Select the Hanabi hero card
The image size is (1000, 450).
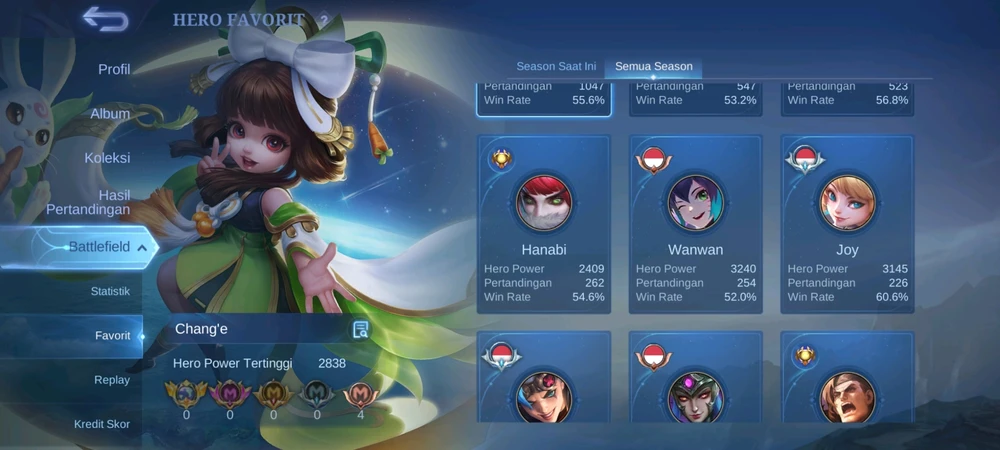coord(544,224)
